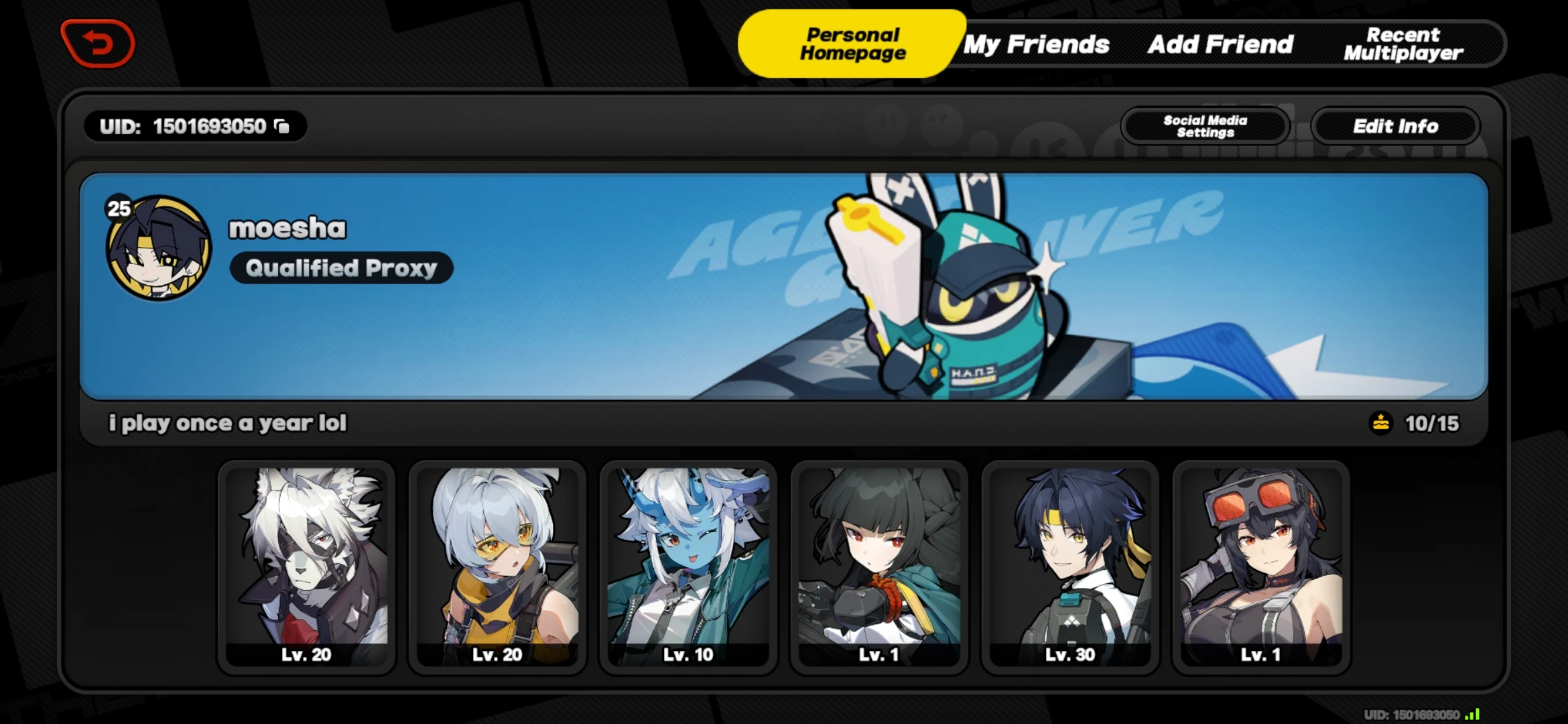Viewport: 1568px width, 724px height.
Task: Click the signature text 'i play once a year lol'
Action: click(x=228, y=422)
